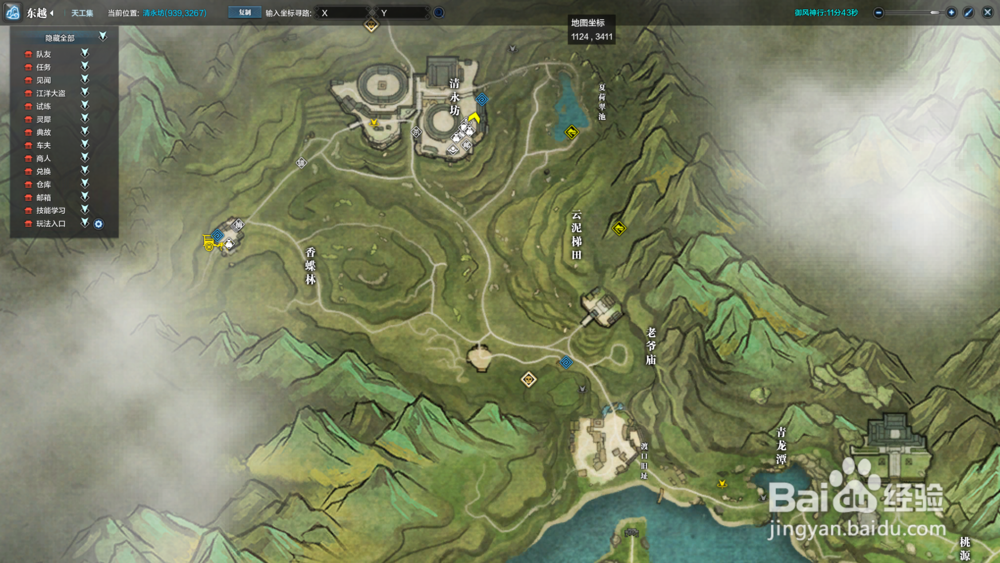The height and width of the screenshot is (563, 1000).
Task: Click the map zoom slider handle
Action: [934, 13]
